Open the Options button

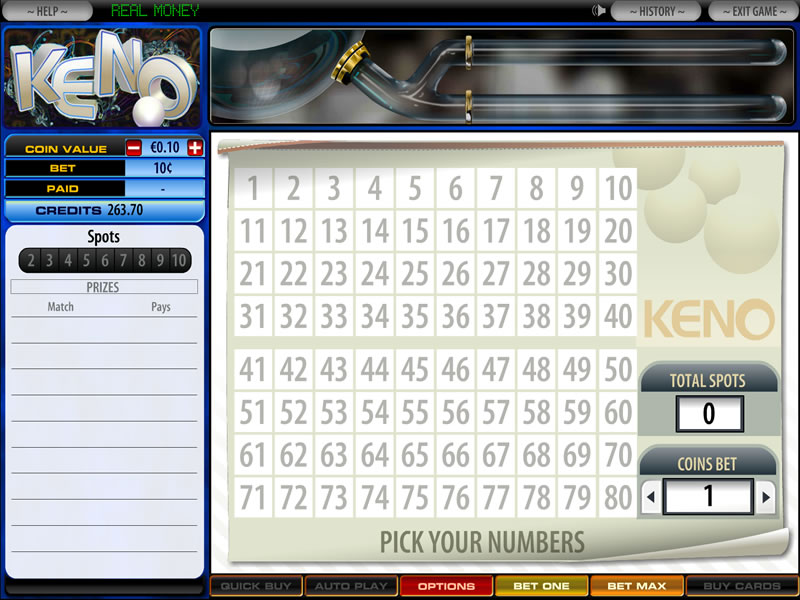pyautogui.click(x=446, y=586)
